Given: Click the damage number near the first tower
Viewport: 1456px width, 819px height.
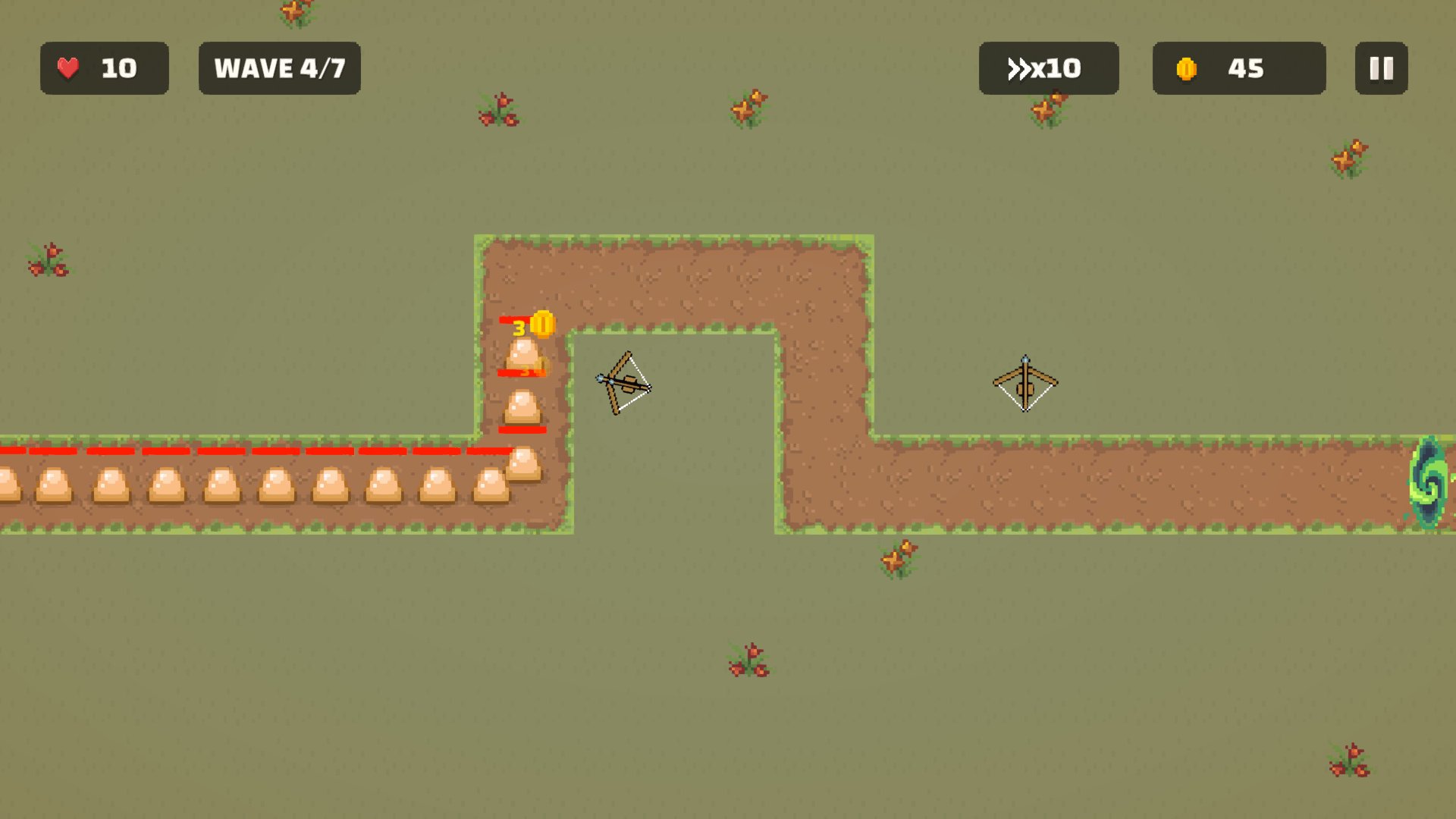Looking at the screenshot, I should 519,328.
